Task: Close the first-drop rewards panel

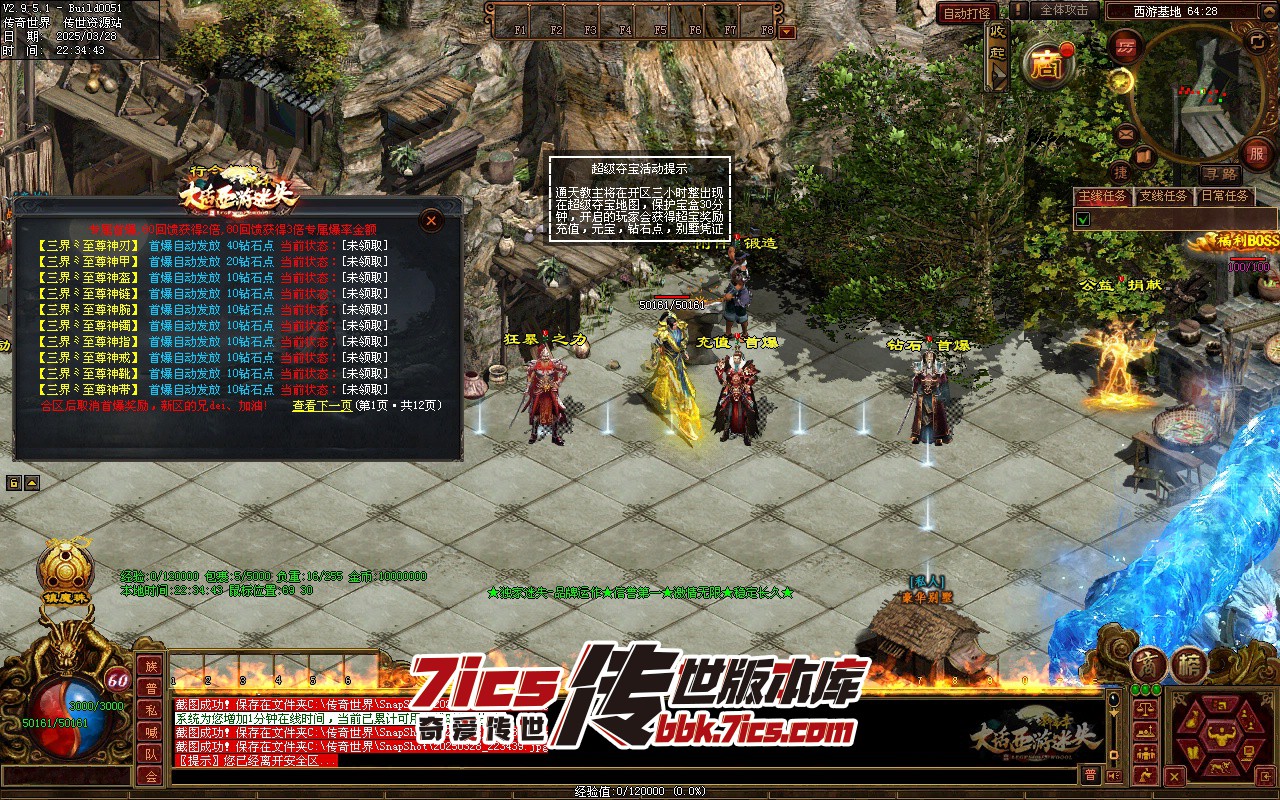Action: (431, 220)
